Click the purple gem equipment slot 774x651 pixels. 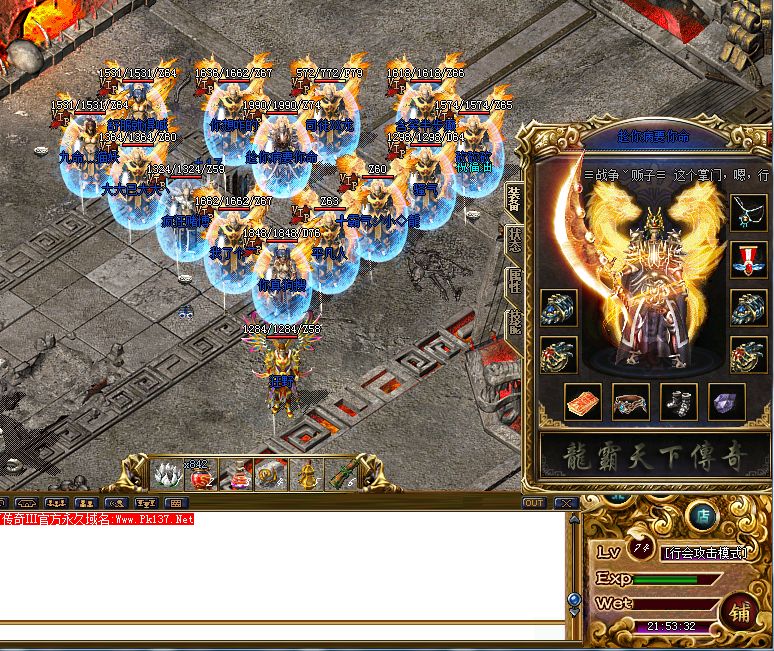click(726, 403)
